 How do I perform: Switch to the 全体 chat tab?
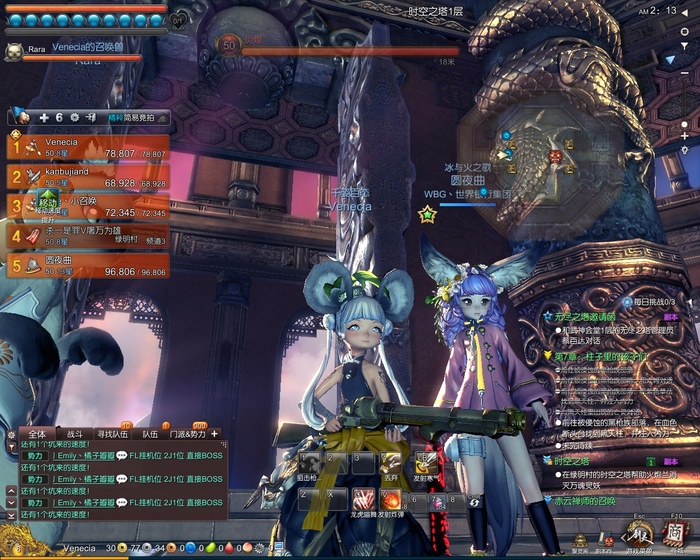click(x=37, y=434)
